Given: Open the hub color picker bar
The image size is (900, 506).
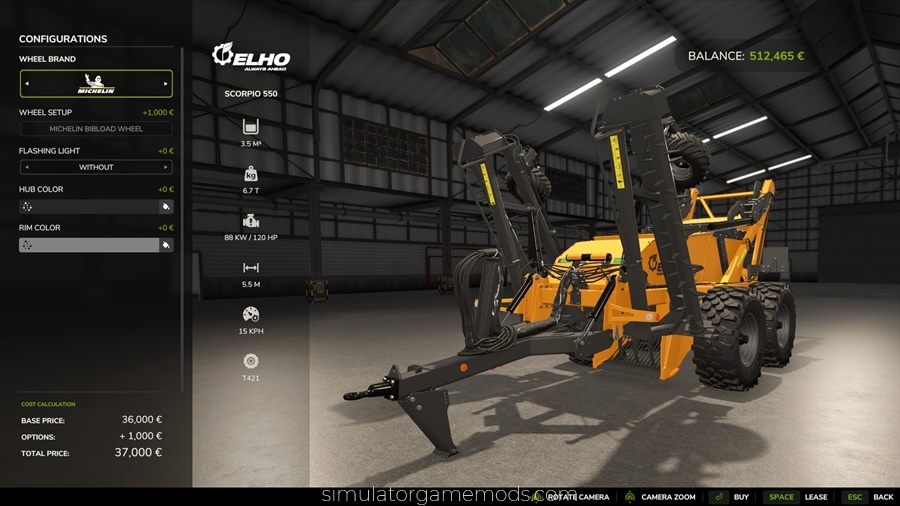Looking at the screenshot, I should (88, 207).
